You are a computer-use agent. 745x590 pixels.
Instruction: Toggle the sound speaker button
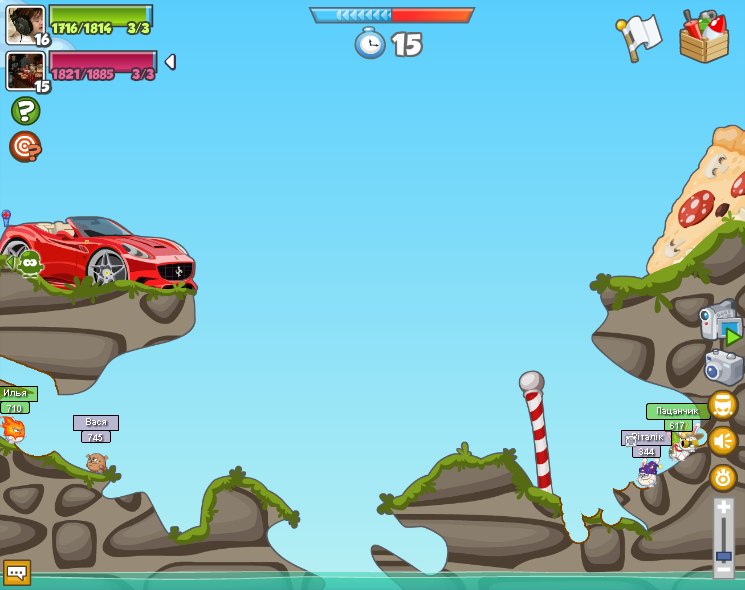click(723, 441)
